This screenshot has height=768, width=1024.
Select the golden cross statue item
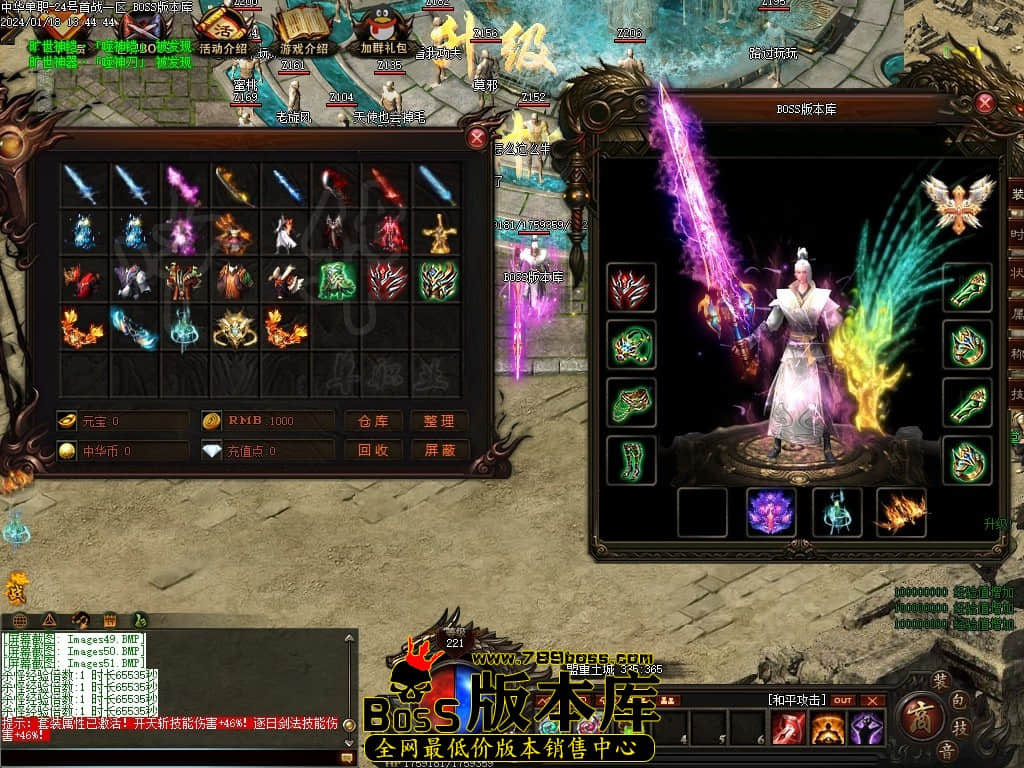pos(438,234)
